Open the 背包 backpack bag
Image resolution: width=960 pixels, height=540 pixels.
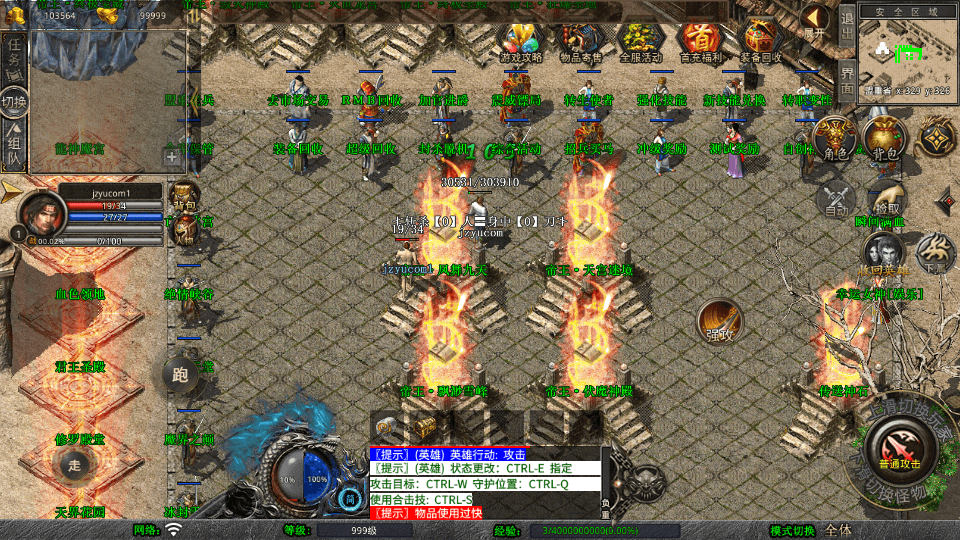883,139
